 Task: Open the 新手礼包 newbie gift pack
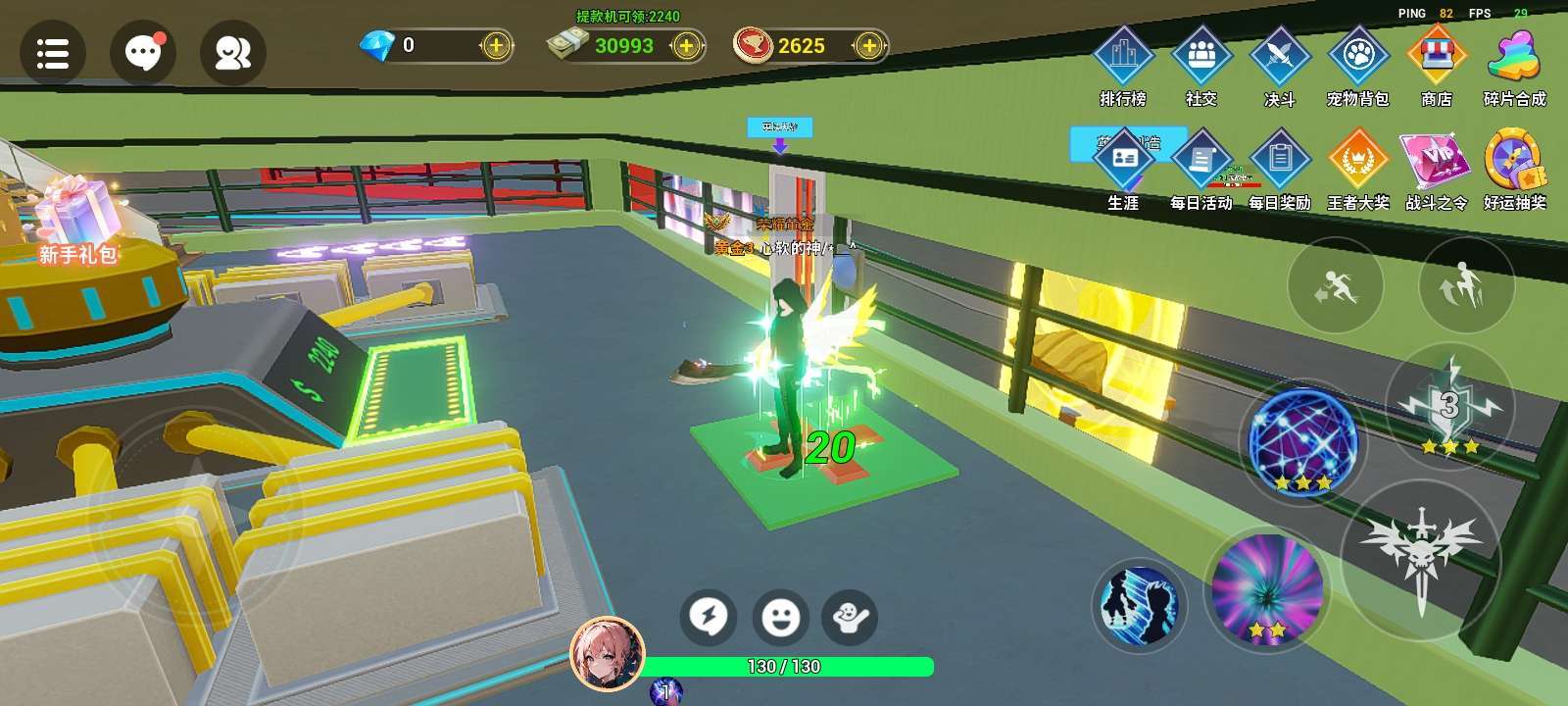coord(78,221)
